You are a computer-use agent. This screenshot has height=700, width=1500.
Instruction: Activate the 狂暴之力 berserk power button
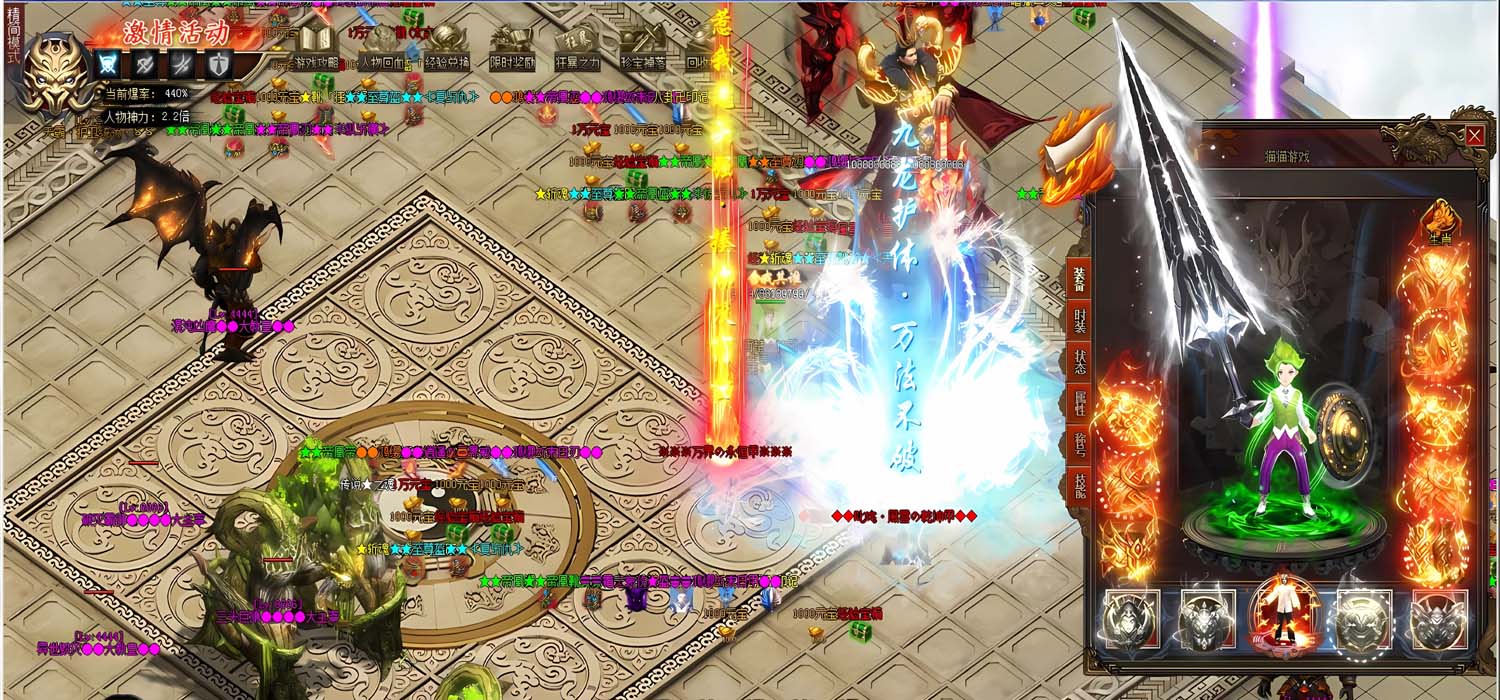pyautogui.click(x=578, y=49)
